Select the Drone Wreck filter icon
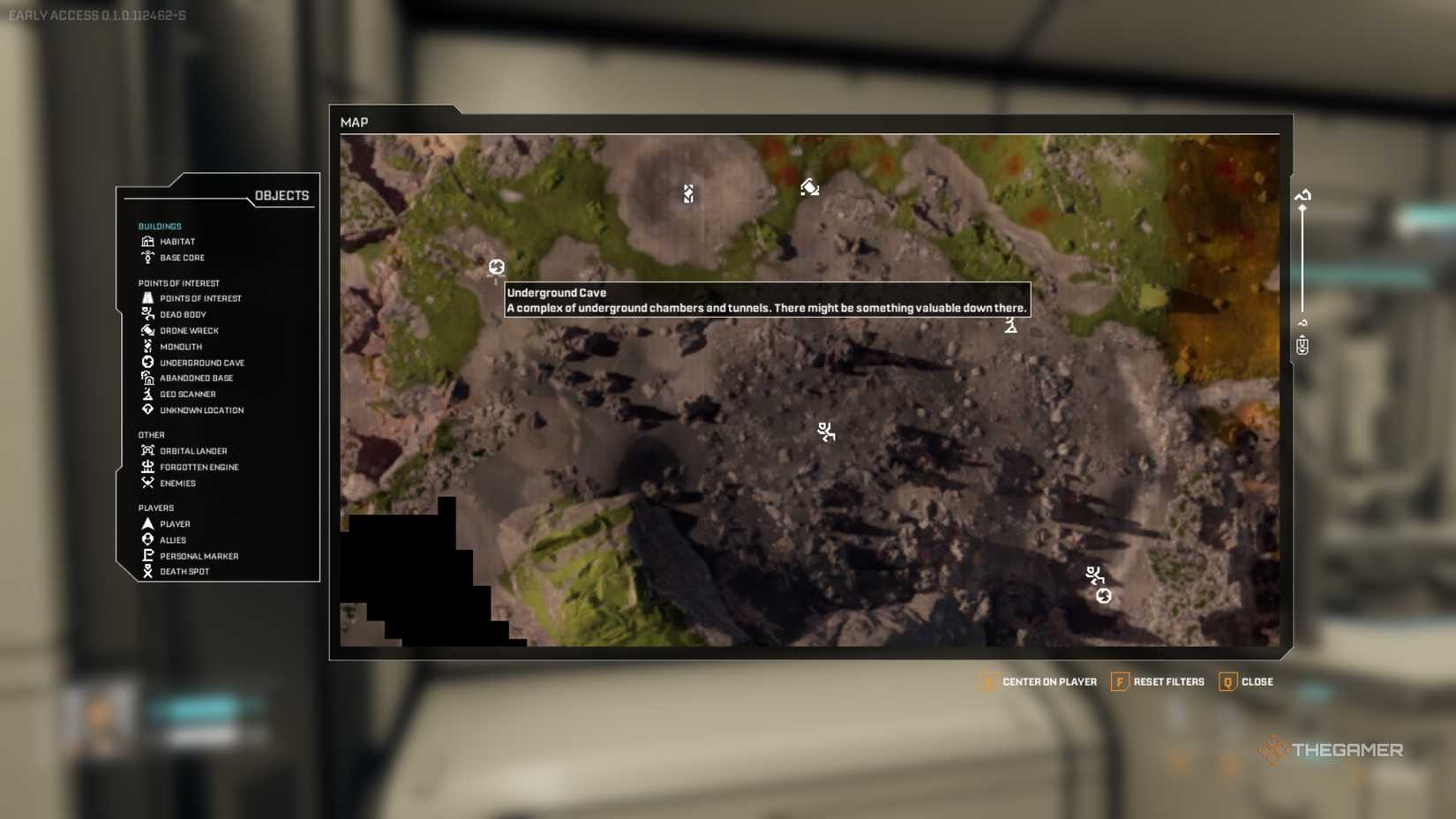Image resolution: width=1456 pixels, height=819 pixels. click(x=149, y=330)
